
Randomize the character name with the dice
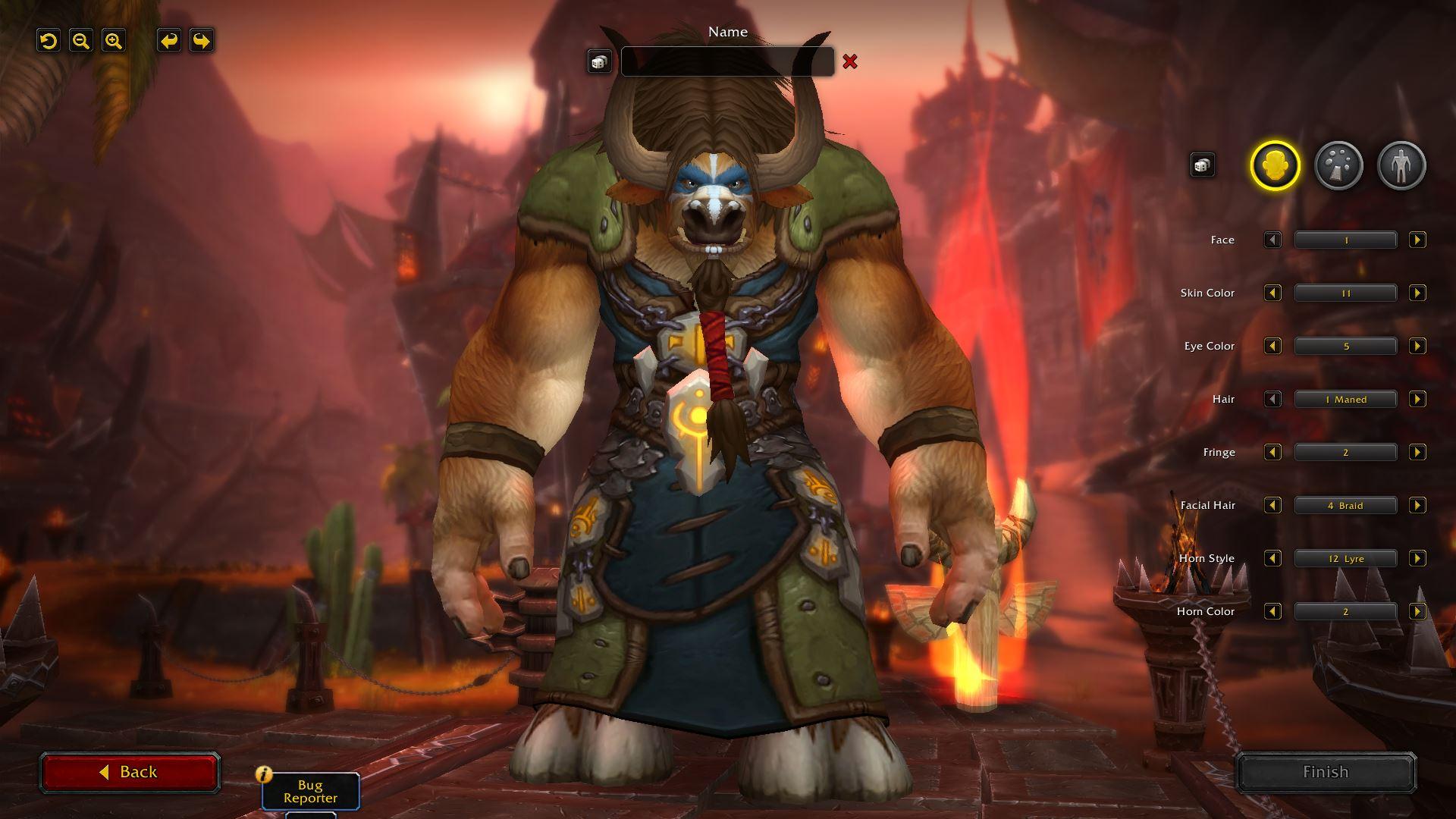[x=598, y=62]
